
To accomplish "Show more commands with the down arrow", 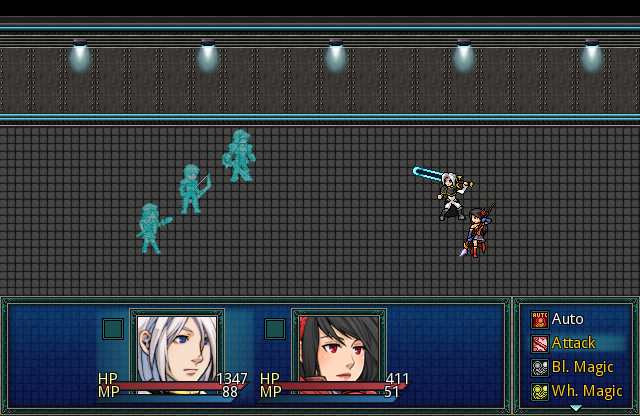I will click(576, 408).
